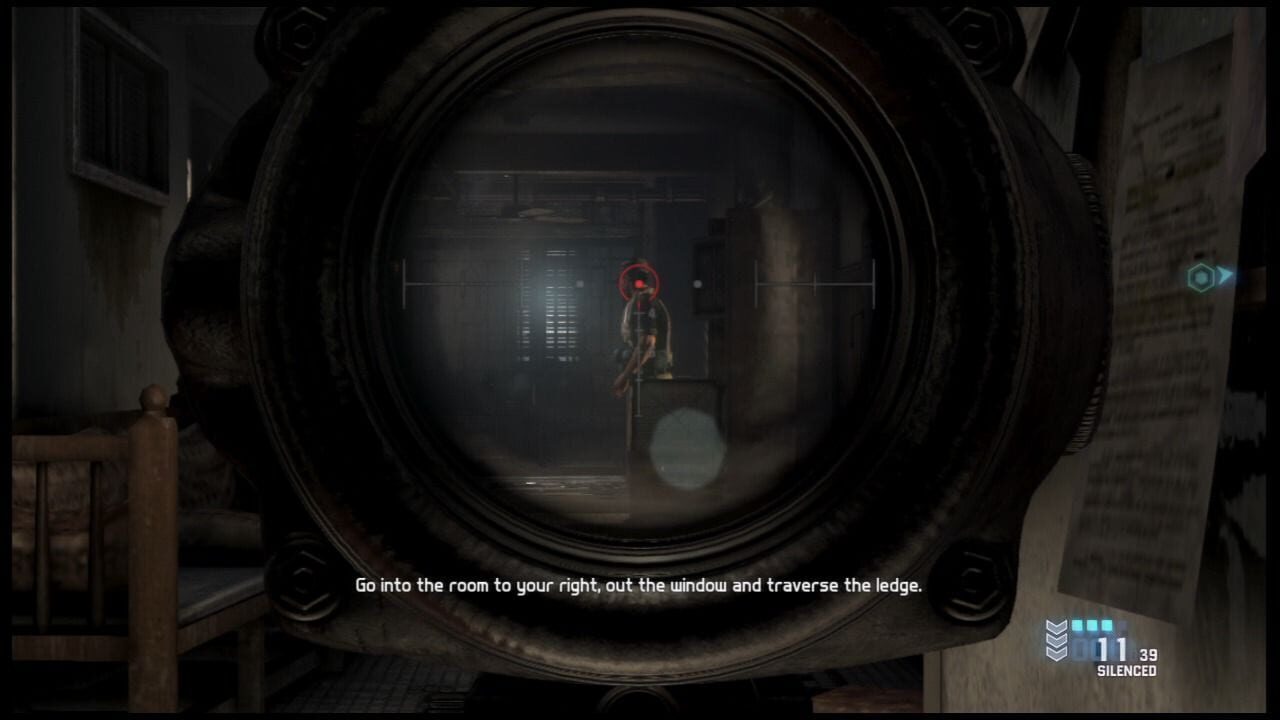Toggle the dimmed fourth ammo pip
Viewport: 1280px width, 720px height.
click(1121, 626)
